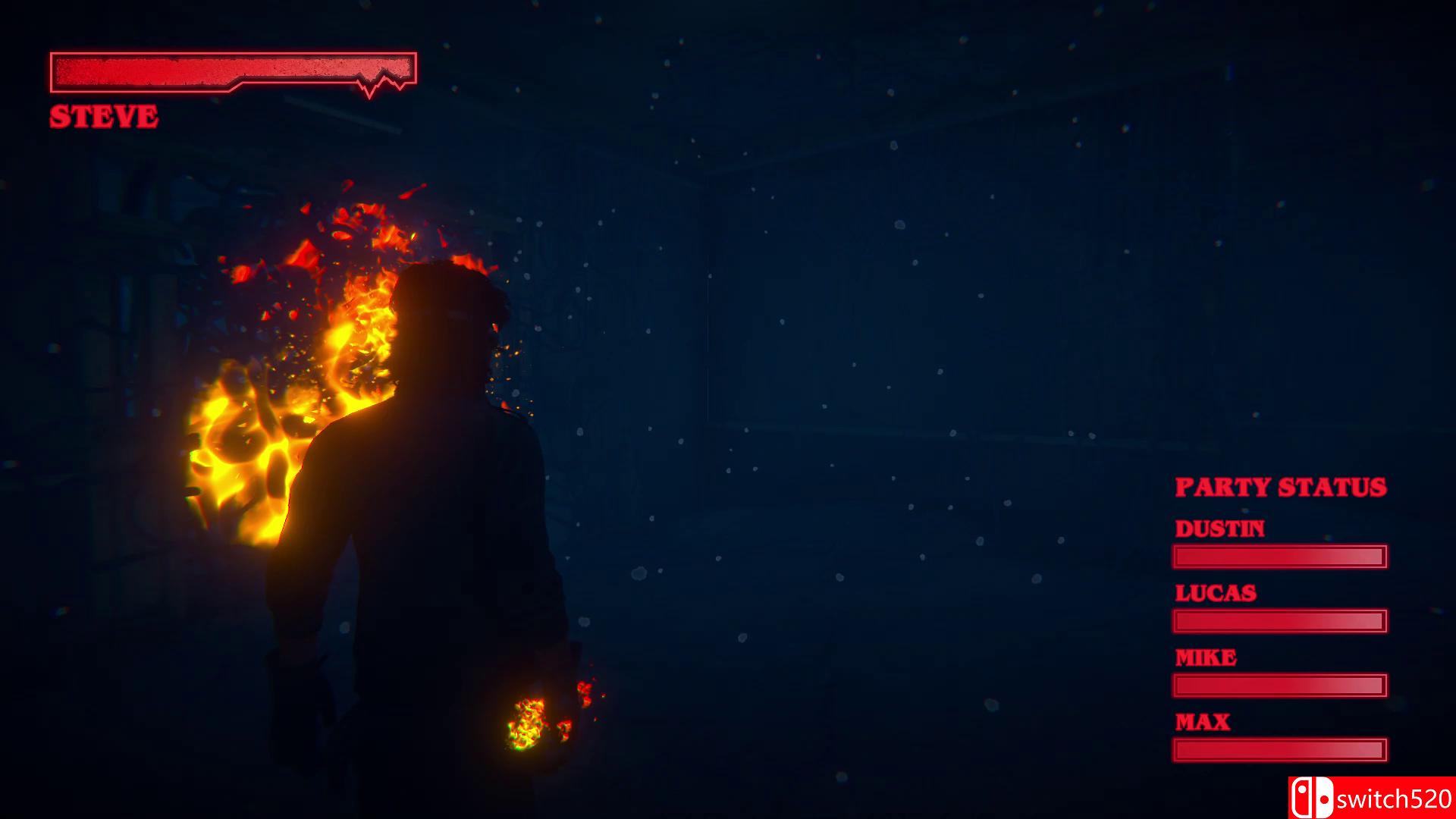Pick Mike from the party status list
The height and width of the screenshot is (819, 1456).
tap(1205, 657)
